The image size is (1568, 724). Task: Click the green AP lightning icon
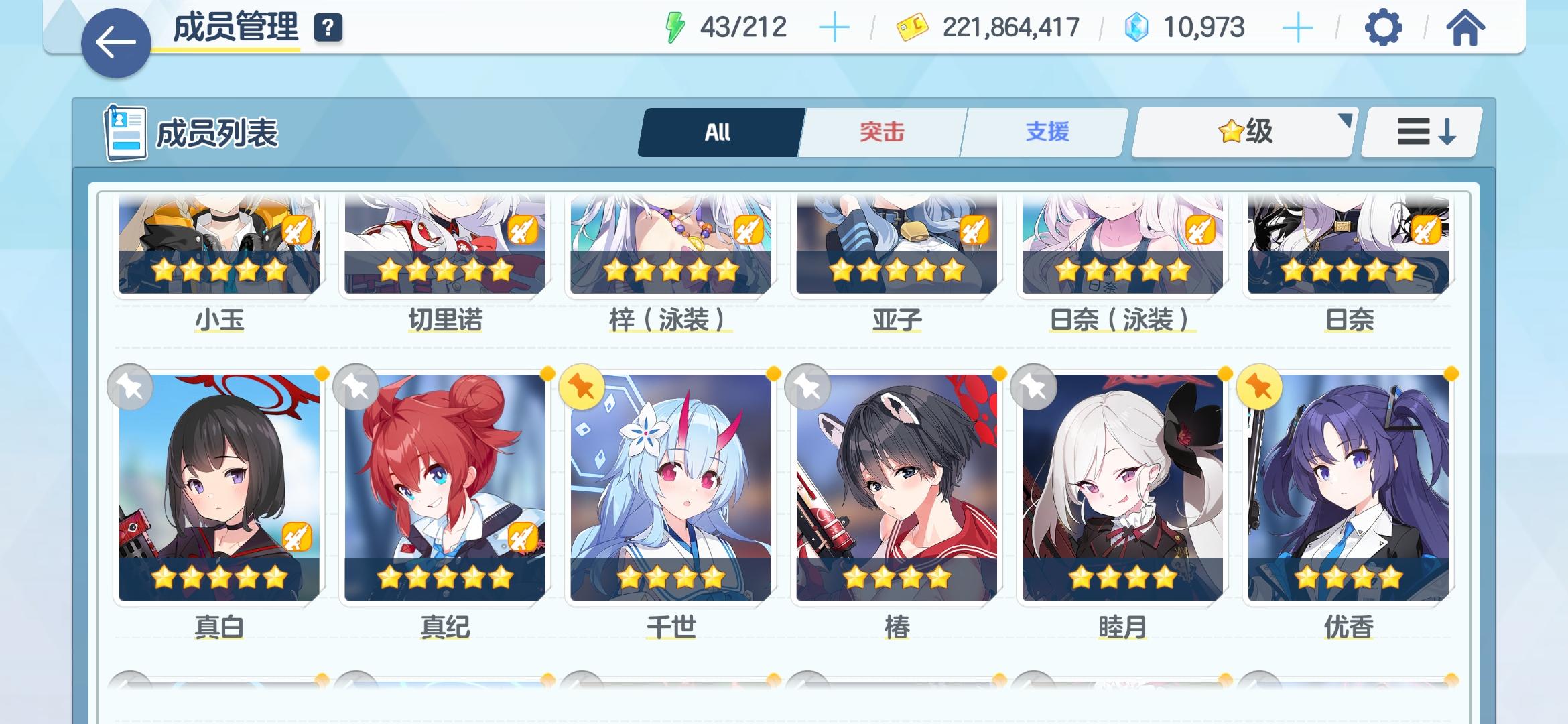coord(677,25)
